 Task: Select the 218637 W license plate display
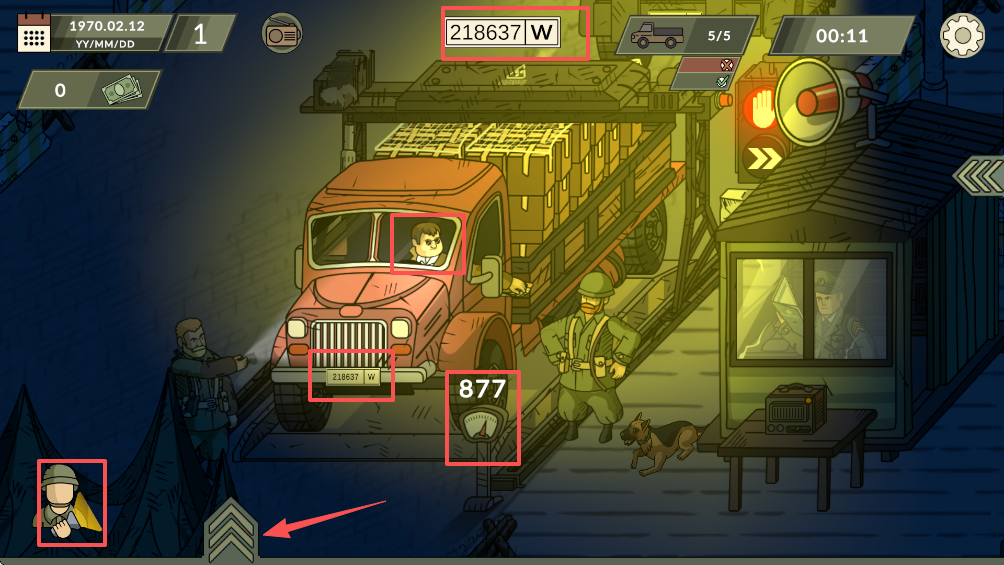point(501,32)
